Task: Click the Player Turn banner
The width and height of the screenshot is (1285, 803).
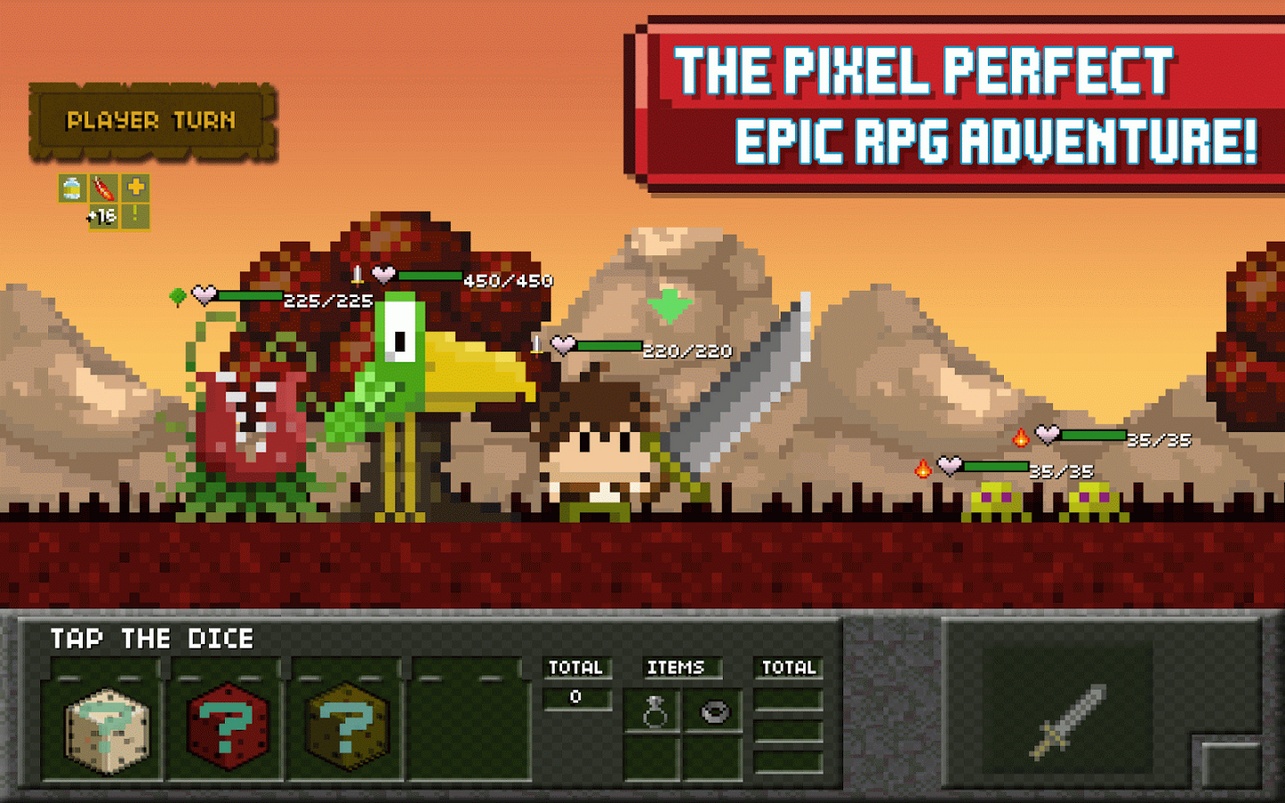Action: 152,122
